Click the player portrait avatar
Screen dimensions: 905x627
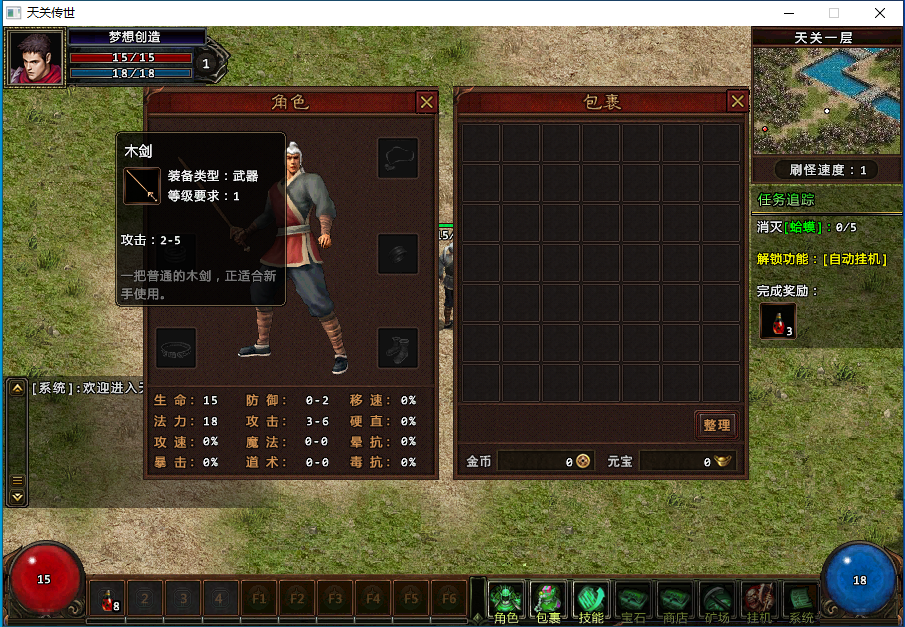pos(34,58)
